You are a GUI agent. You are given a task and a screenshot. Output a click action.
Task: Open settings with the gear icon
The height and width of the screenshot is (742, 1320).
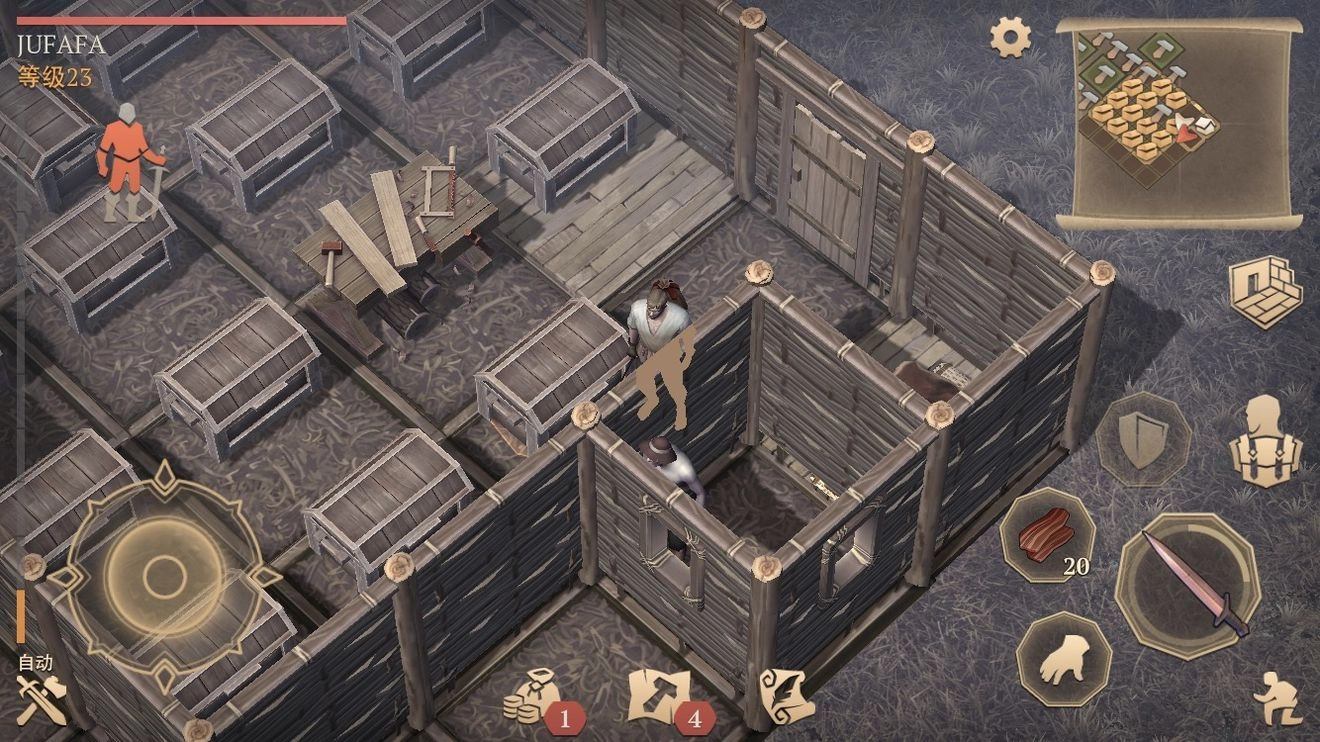tap(1010, 38)
